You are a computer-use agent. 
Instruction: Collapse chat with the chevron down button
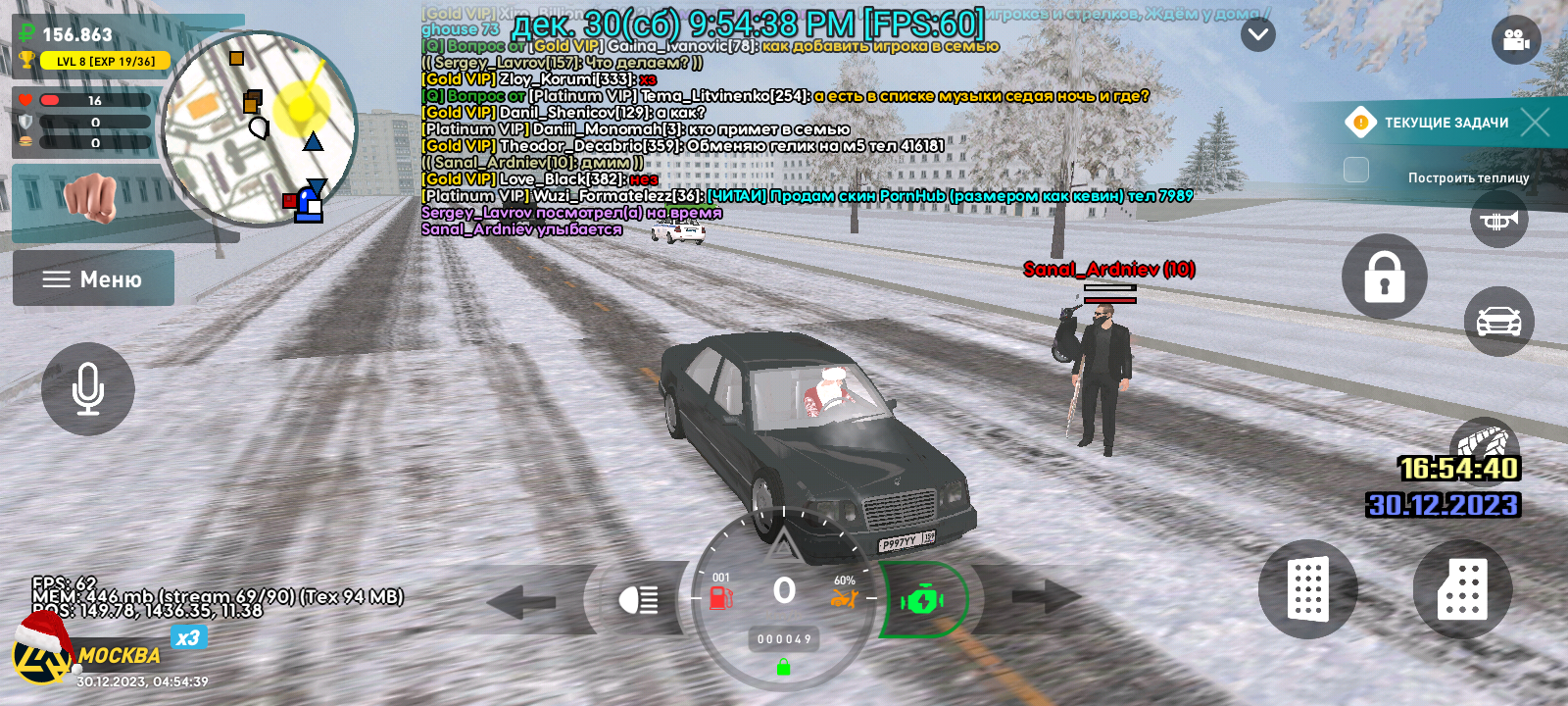[1257, 35]
